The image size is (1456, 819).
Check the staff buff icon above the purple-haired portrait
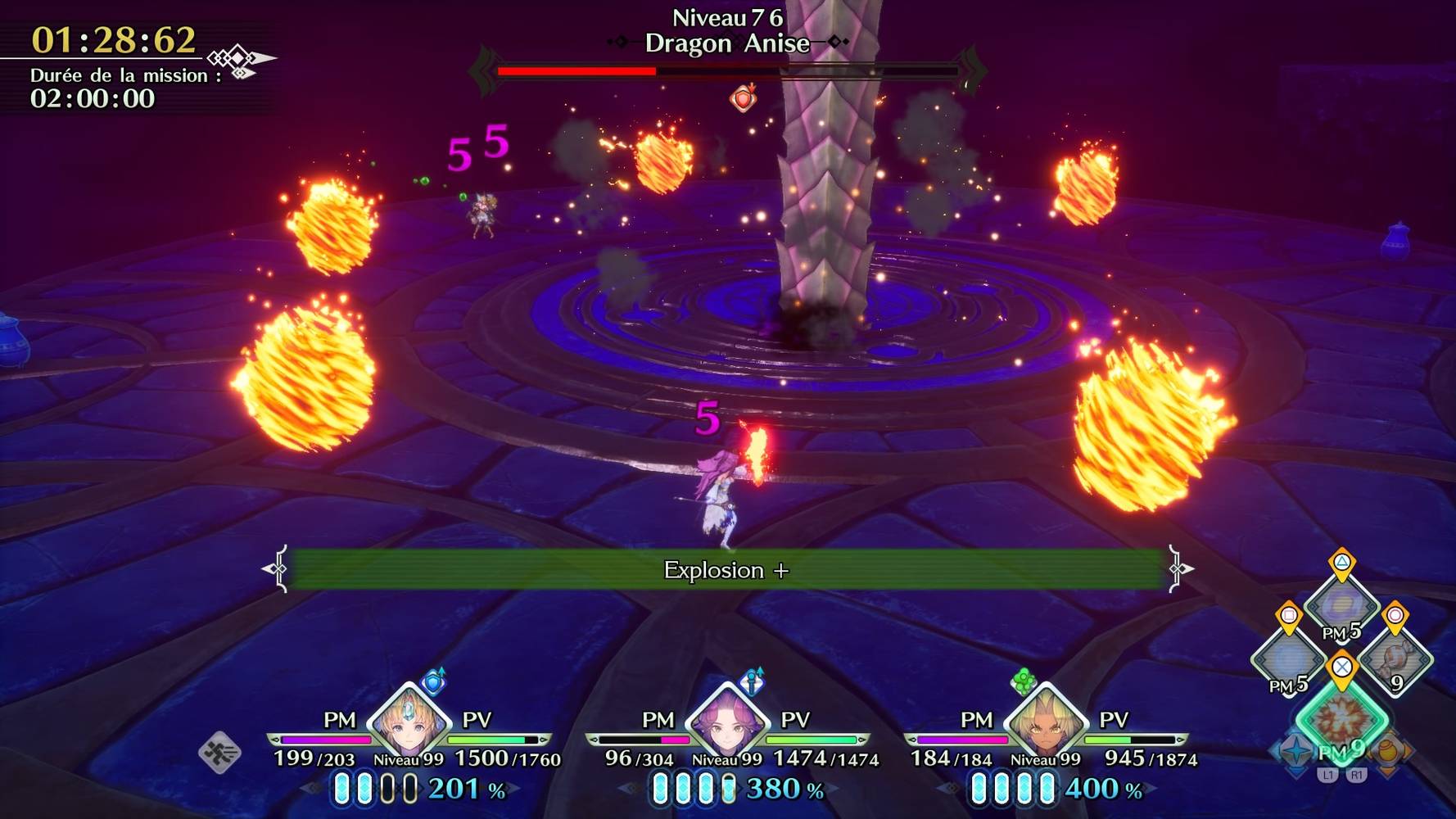pos(752,681)
